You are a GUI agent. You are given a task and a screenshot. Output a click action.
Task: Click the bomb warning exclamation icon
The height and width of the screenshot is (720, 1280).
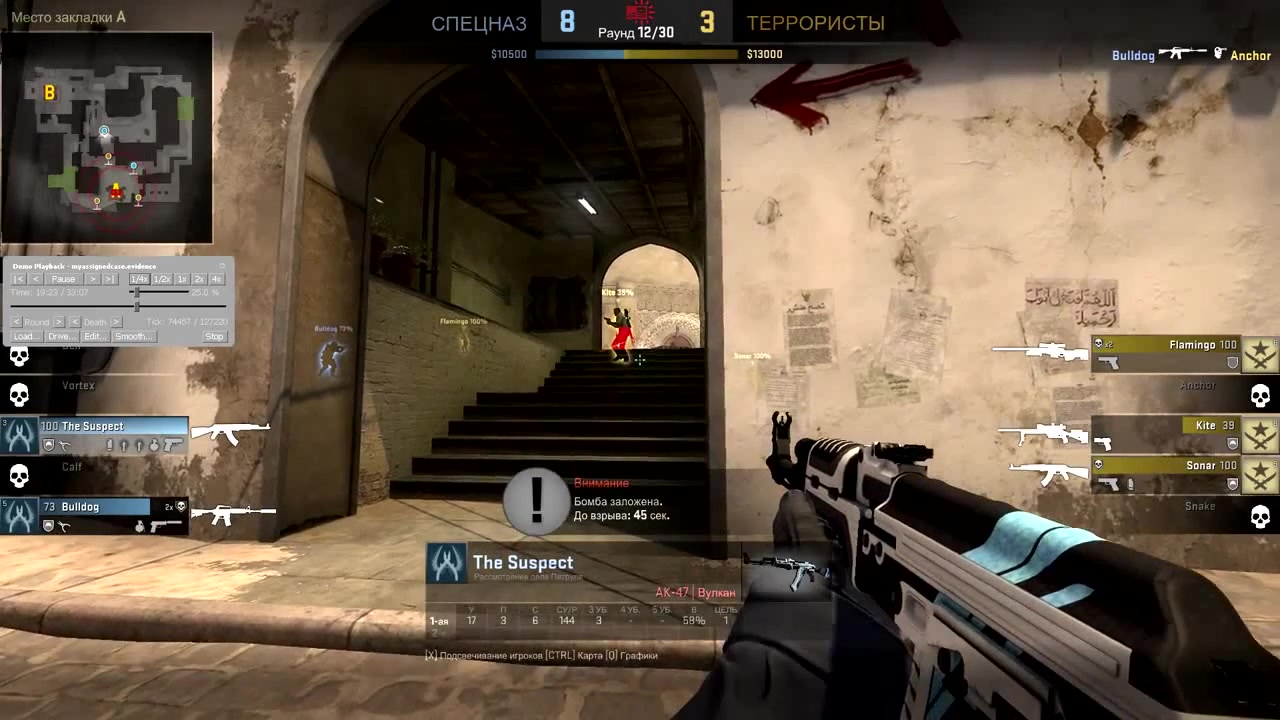[536, 500]
